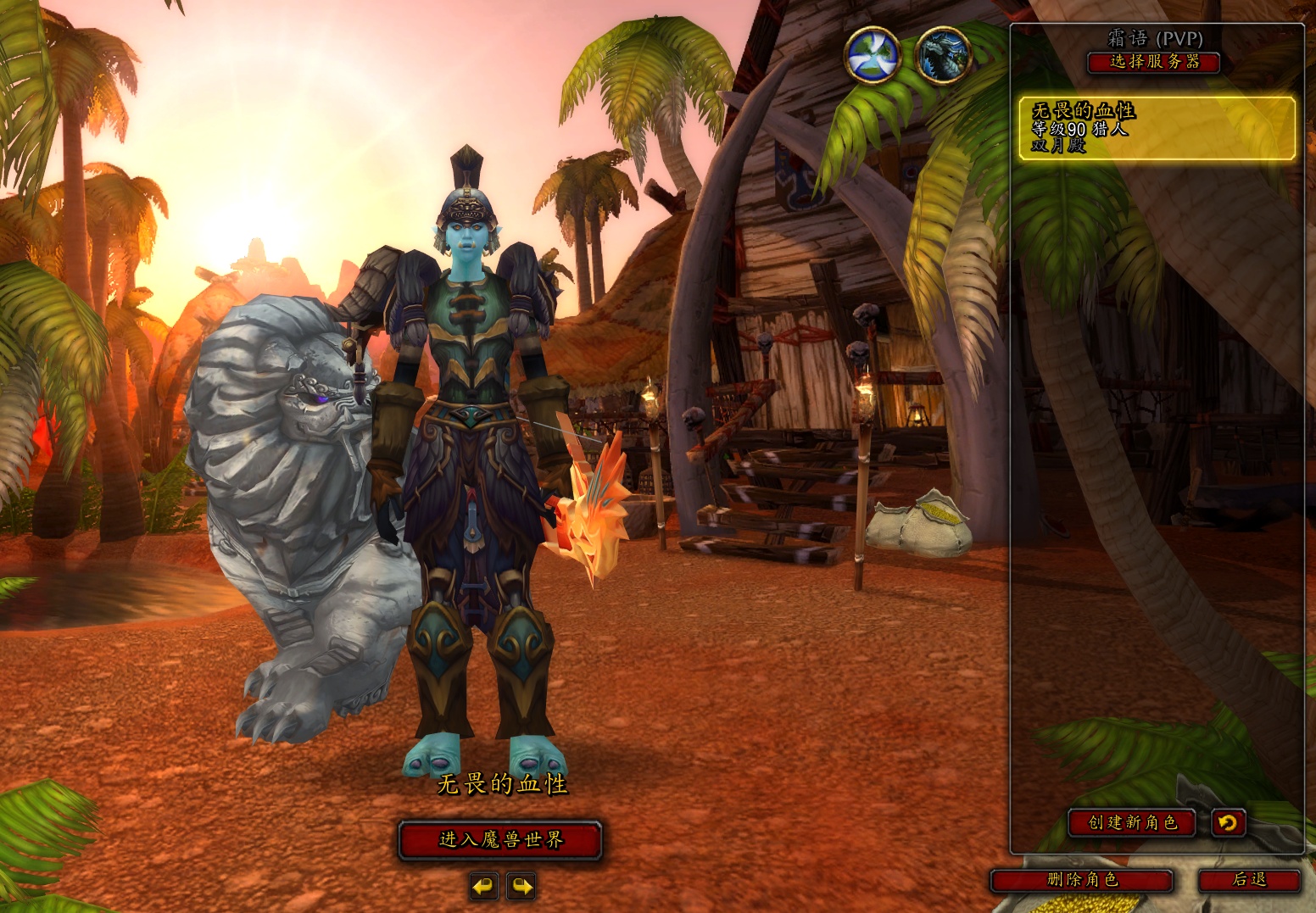
Task: Click the 创建新角色 create character button
Action: [1132, 822]
